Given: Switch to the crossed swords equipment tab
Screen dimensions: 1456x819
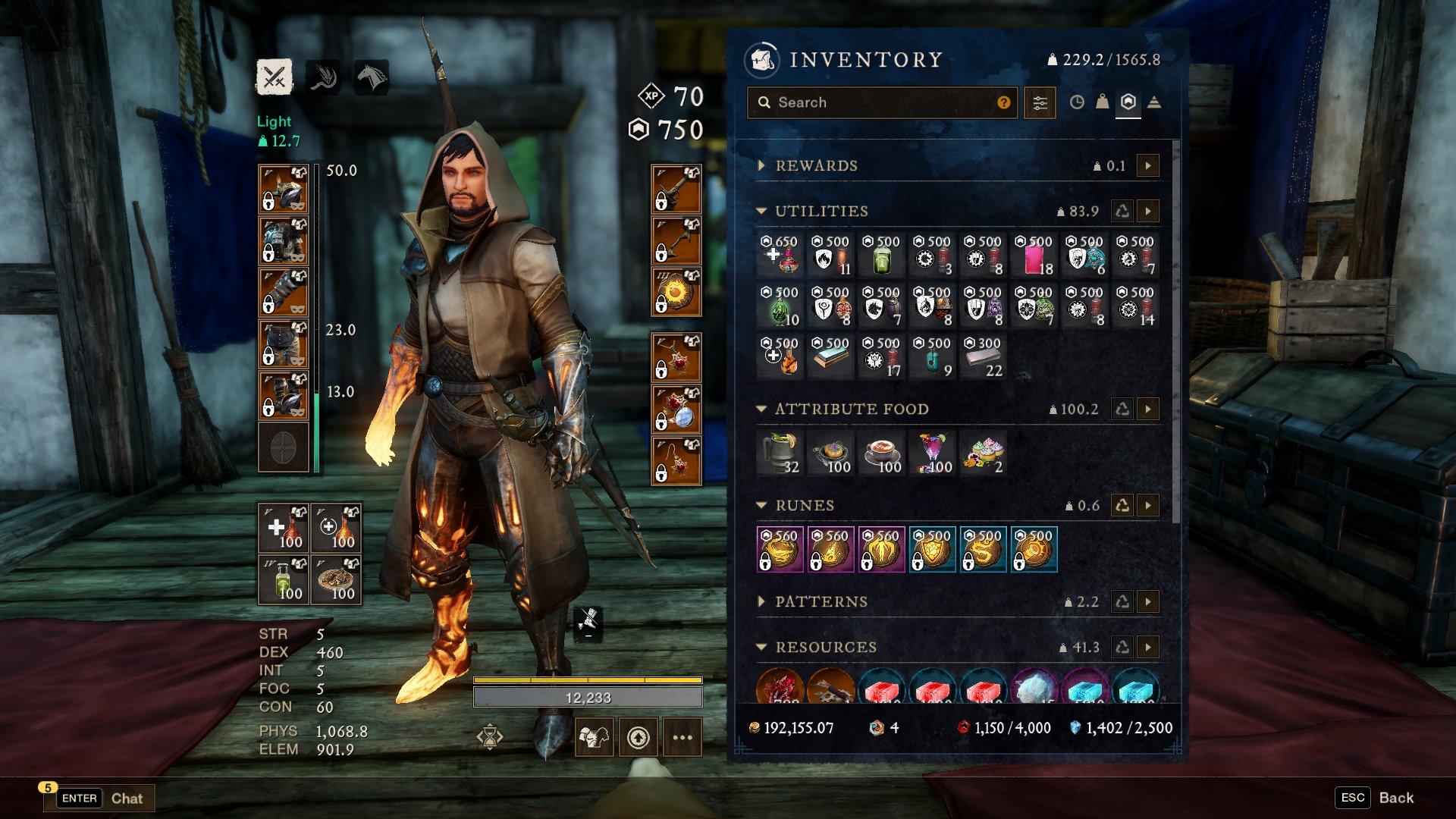Looking at the screenshot, I should 274,77.
